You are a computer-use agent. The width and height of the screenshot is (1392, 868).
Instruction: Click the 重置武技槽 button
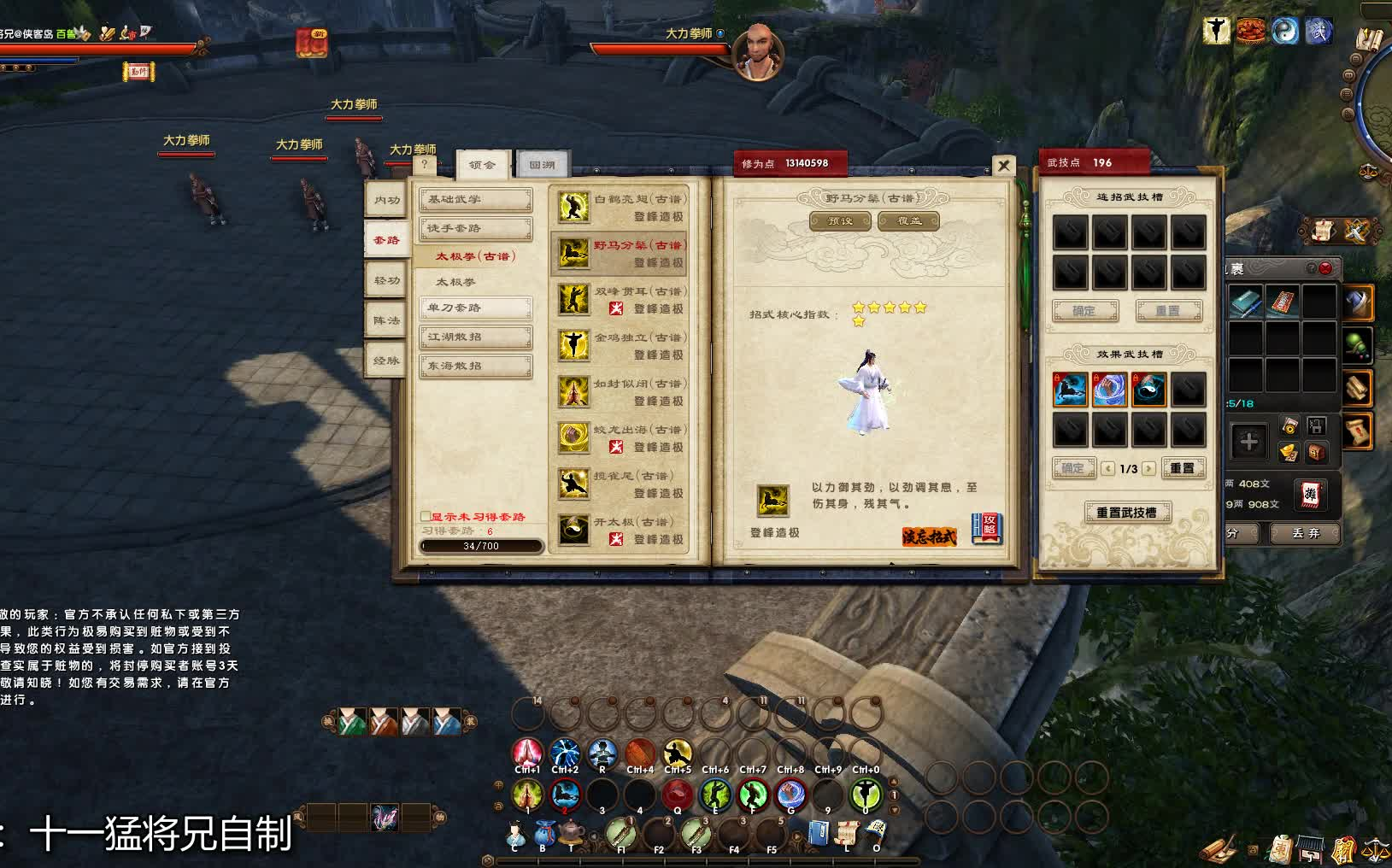[x=1127, y=513]
